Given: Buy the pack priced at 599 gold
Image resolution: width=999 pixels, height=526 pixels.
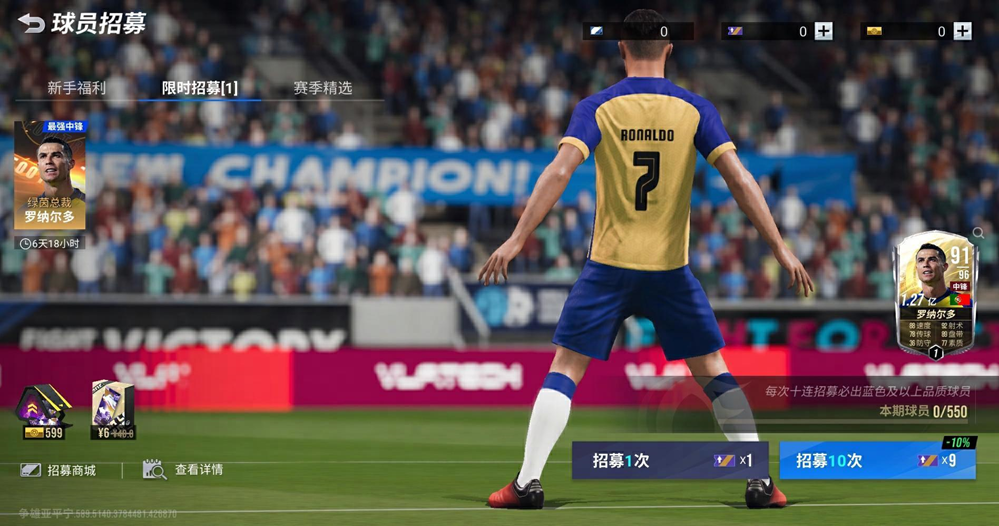Looking at the screenshot, I should pos(41,412).
